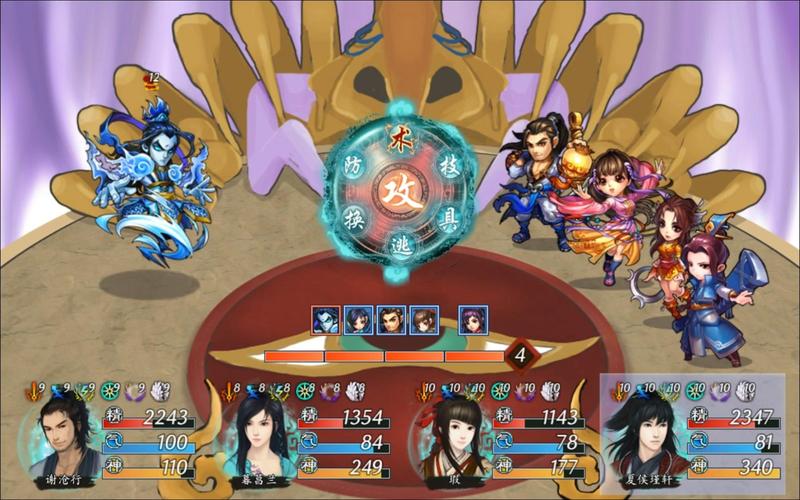This screenshot has width=800, height=500.
Task: Pick the 防 defend command
Action: click(351, 164)
